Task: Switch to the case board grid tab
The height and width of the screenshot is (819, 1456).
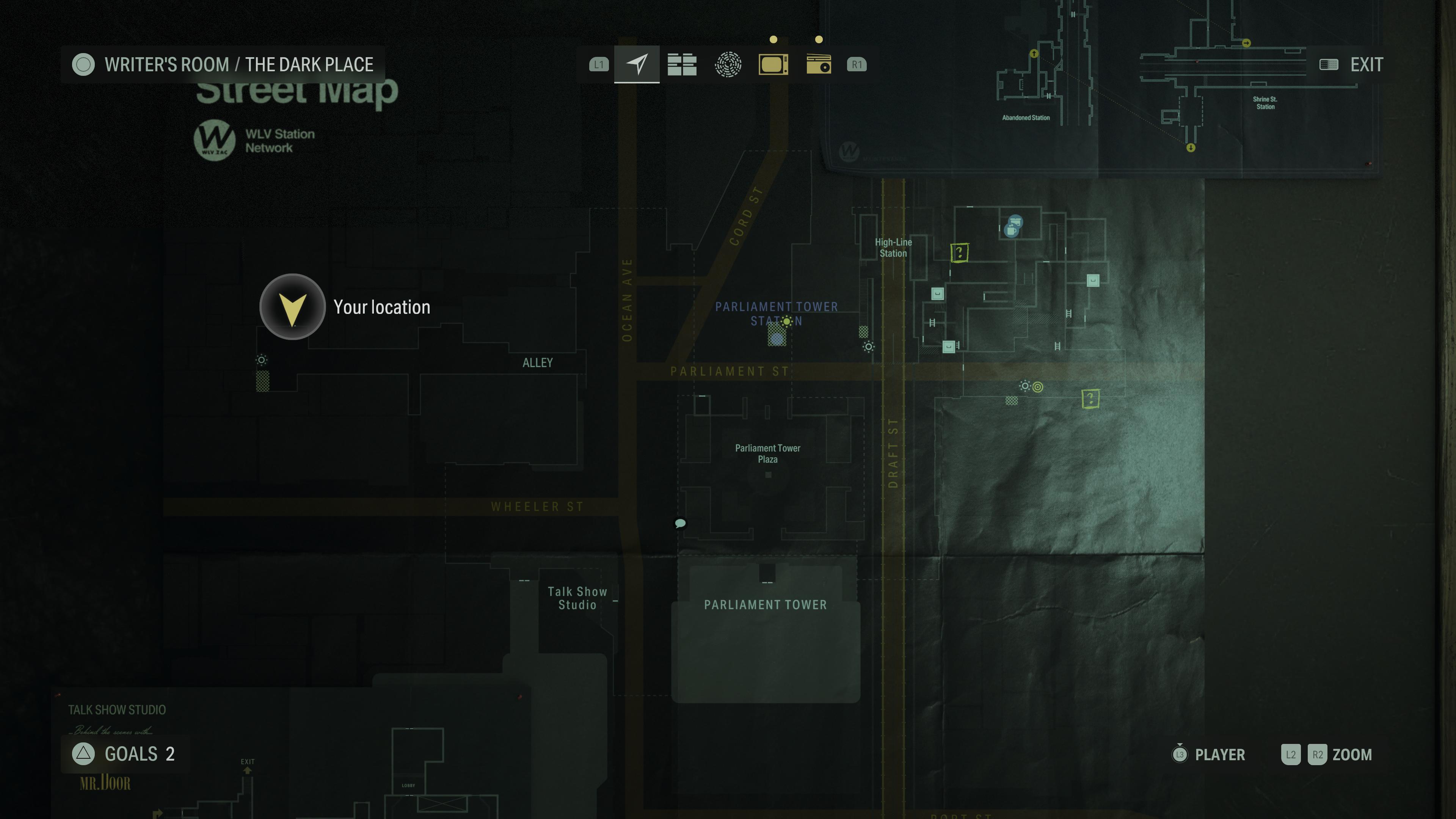Action: pos(682,64)
